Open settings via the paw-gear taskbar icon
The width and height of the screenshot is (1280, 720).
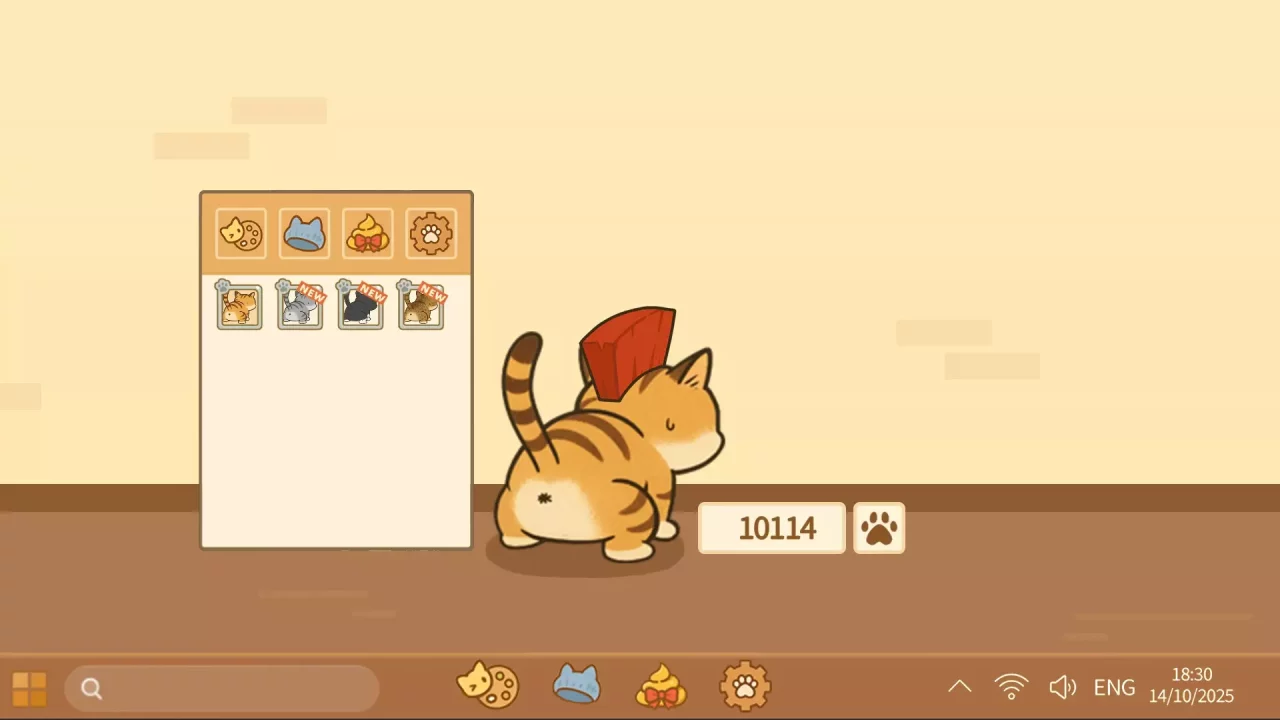pyautogui.click(x=744, y=686)
